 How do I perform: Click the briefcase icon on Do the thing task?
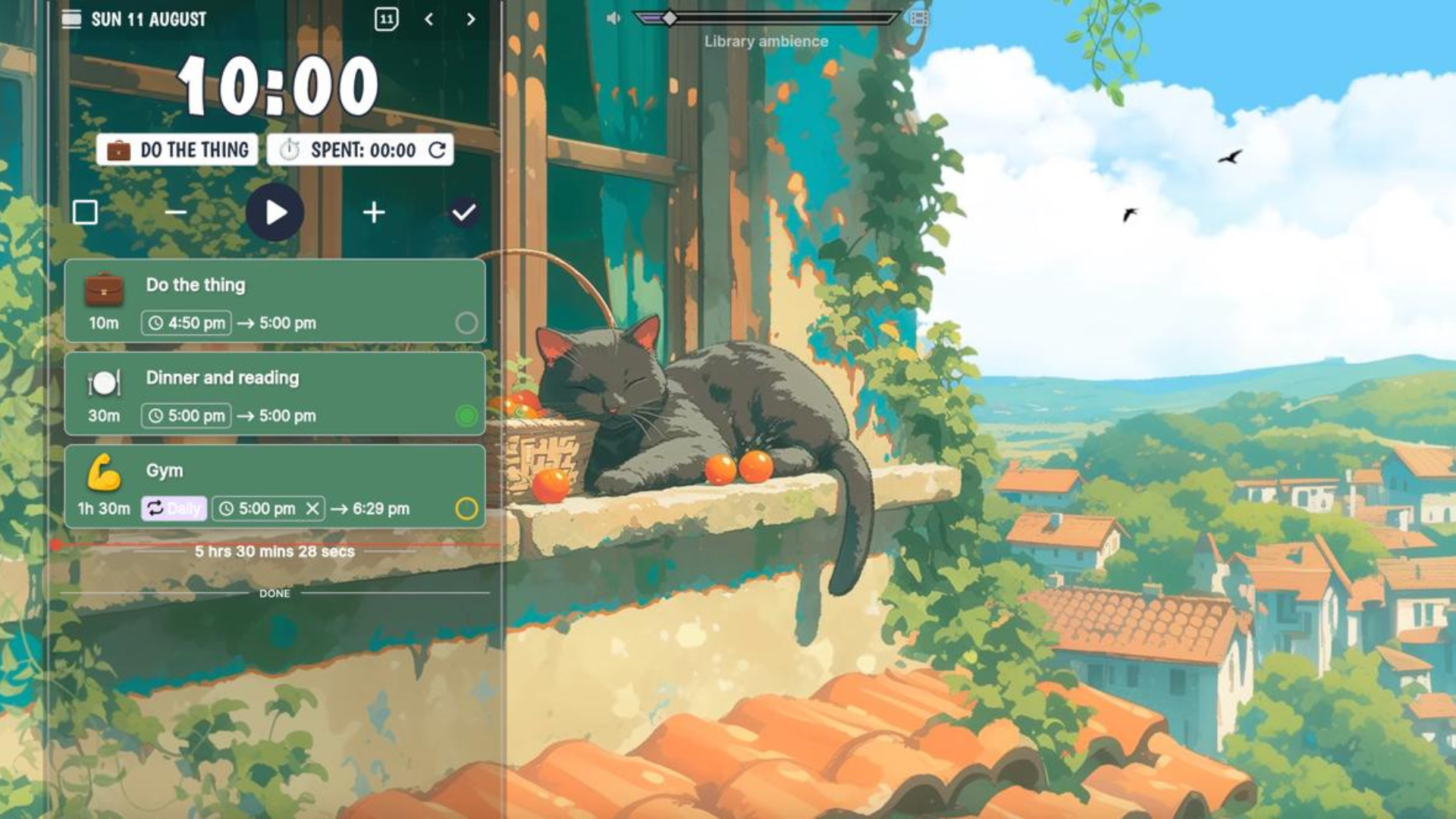tap(105, 290)
